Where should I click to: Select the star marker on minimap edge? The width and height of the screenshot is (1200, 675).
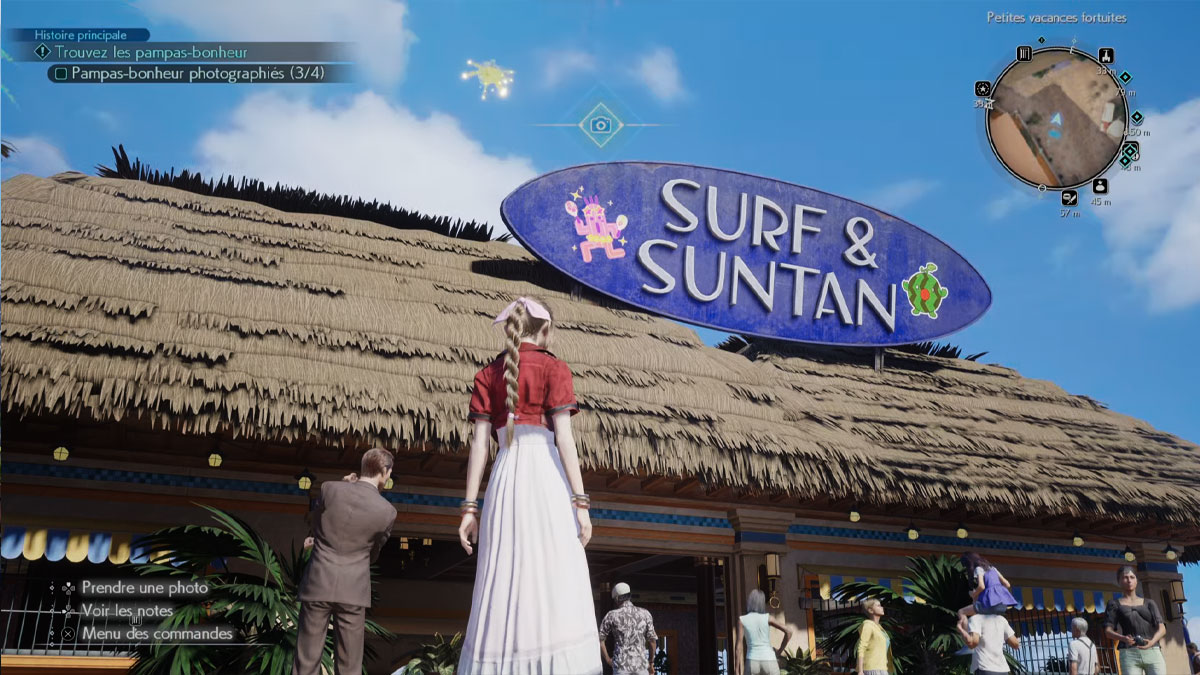(983, 88)
